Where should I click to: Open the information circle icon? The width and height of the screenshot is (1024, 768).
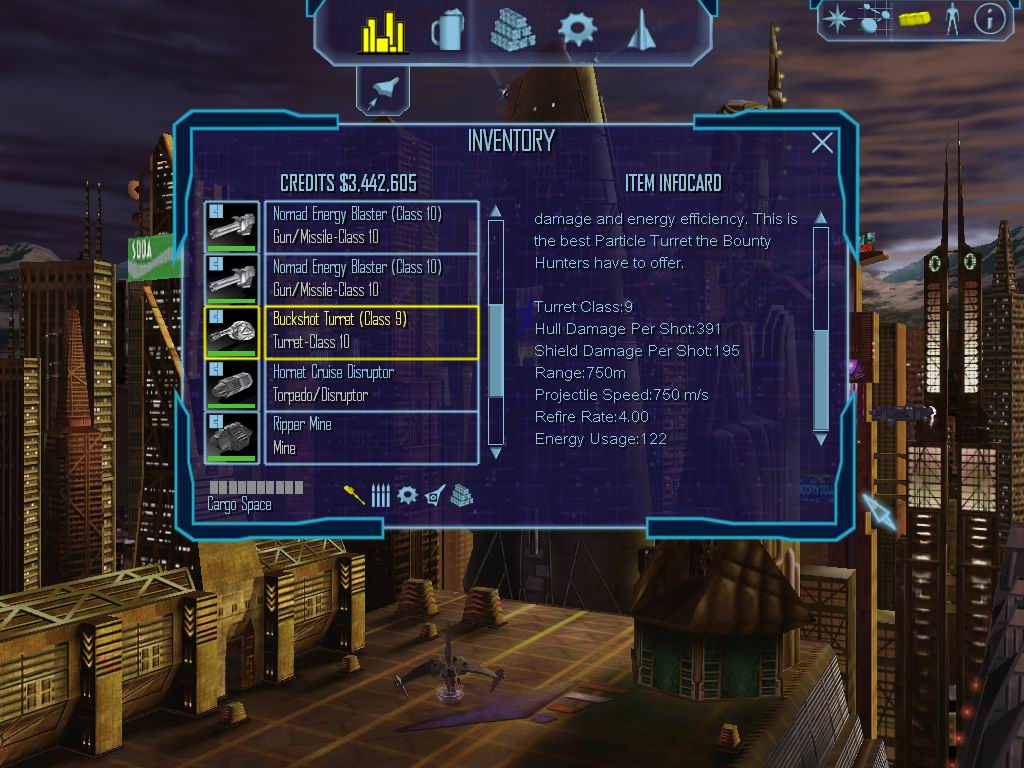tap(989, 18)
